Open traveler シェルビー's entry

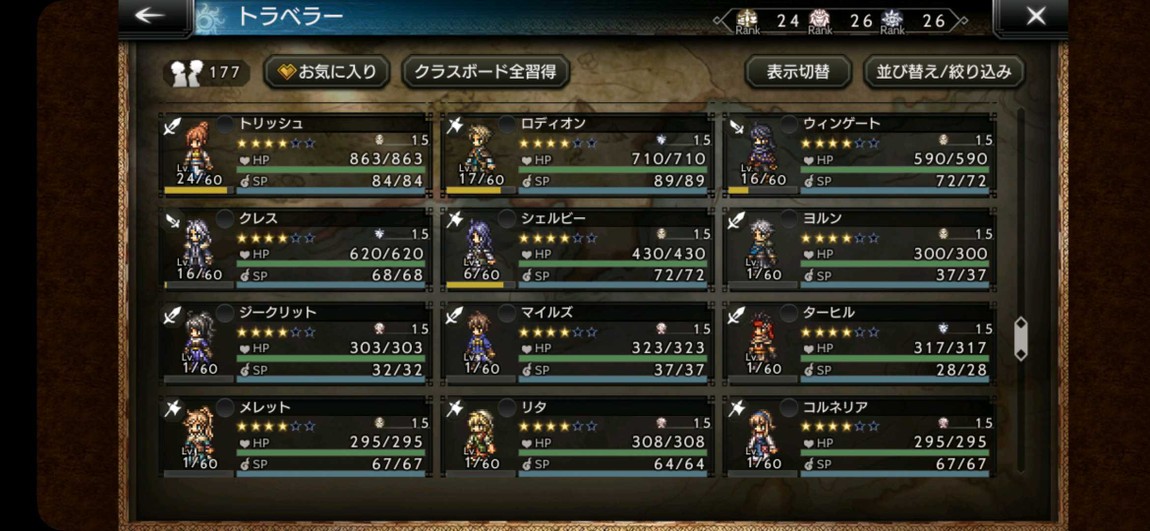[x=578, y=250]
